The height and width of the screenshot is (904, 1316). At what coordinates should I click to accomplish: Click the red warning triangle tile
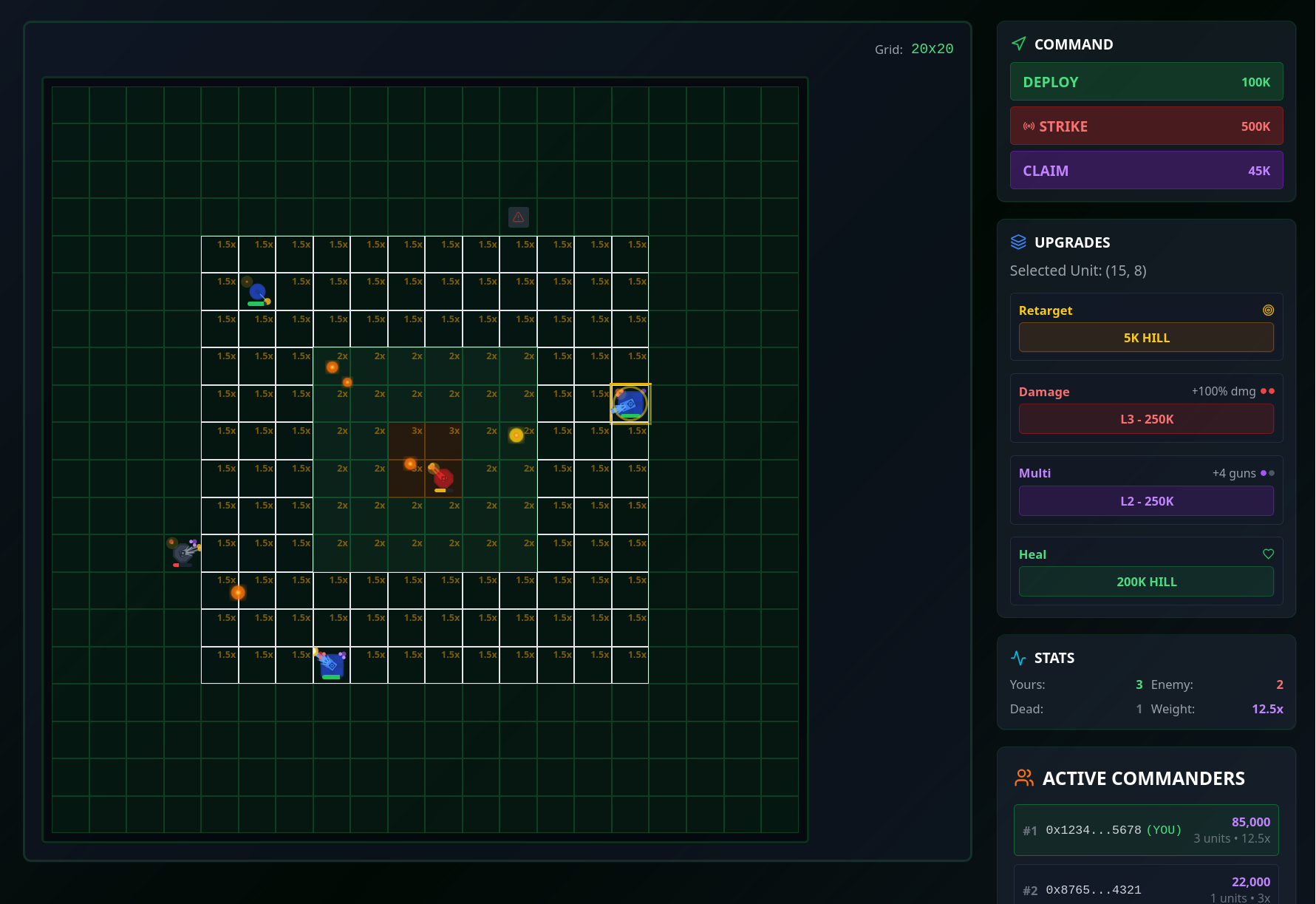pyautogui.click(x=519, y=217)
